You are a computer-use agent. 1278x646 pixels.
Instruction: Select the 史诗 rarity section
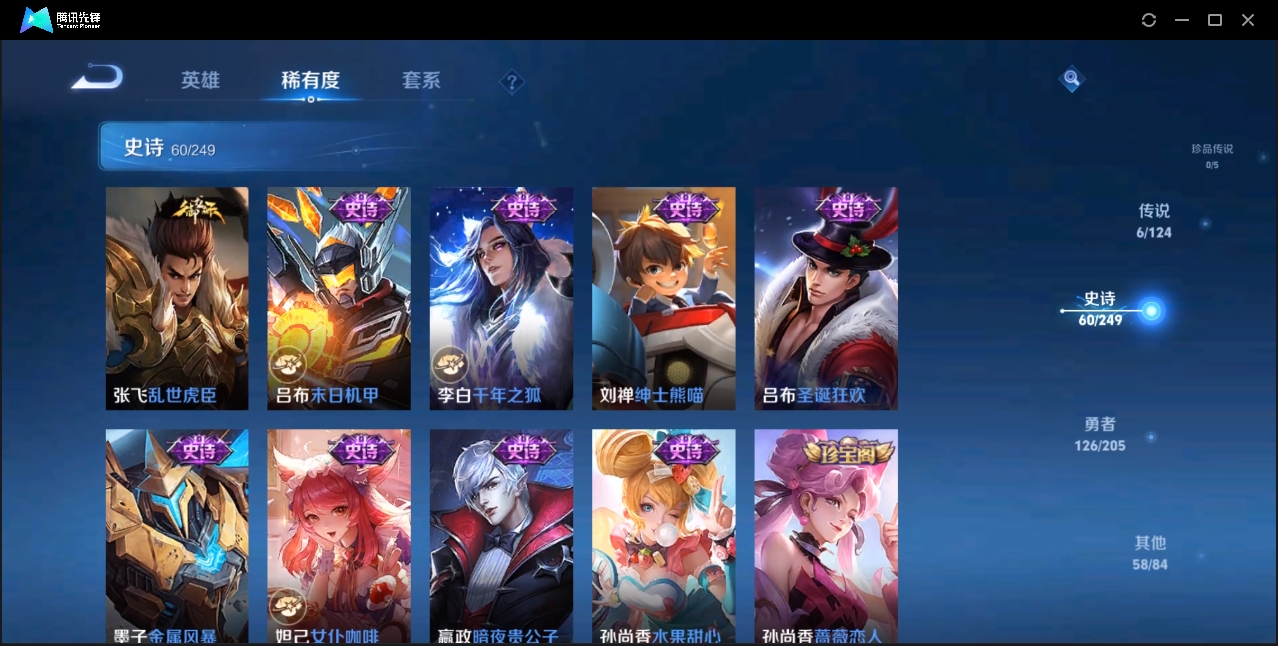(x=1100, y=308)
